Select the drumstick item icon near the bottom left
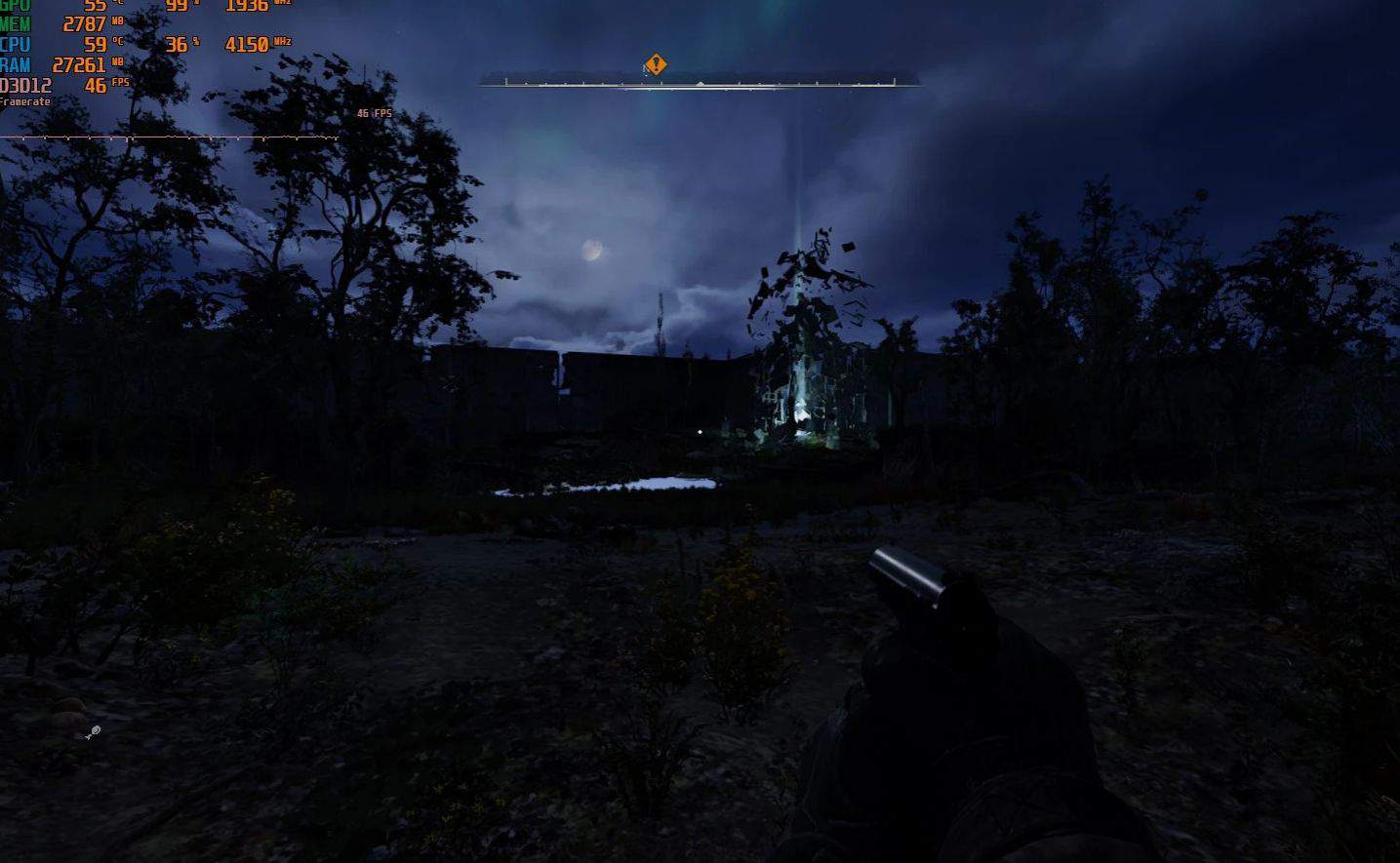The width and height of the screenshot is (1400, 863). click(92, 731)
